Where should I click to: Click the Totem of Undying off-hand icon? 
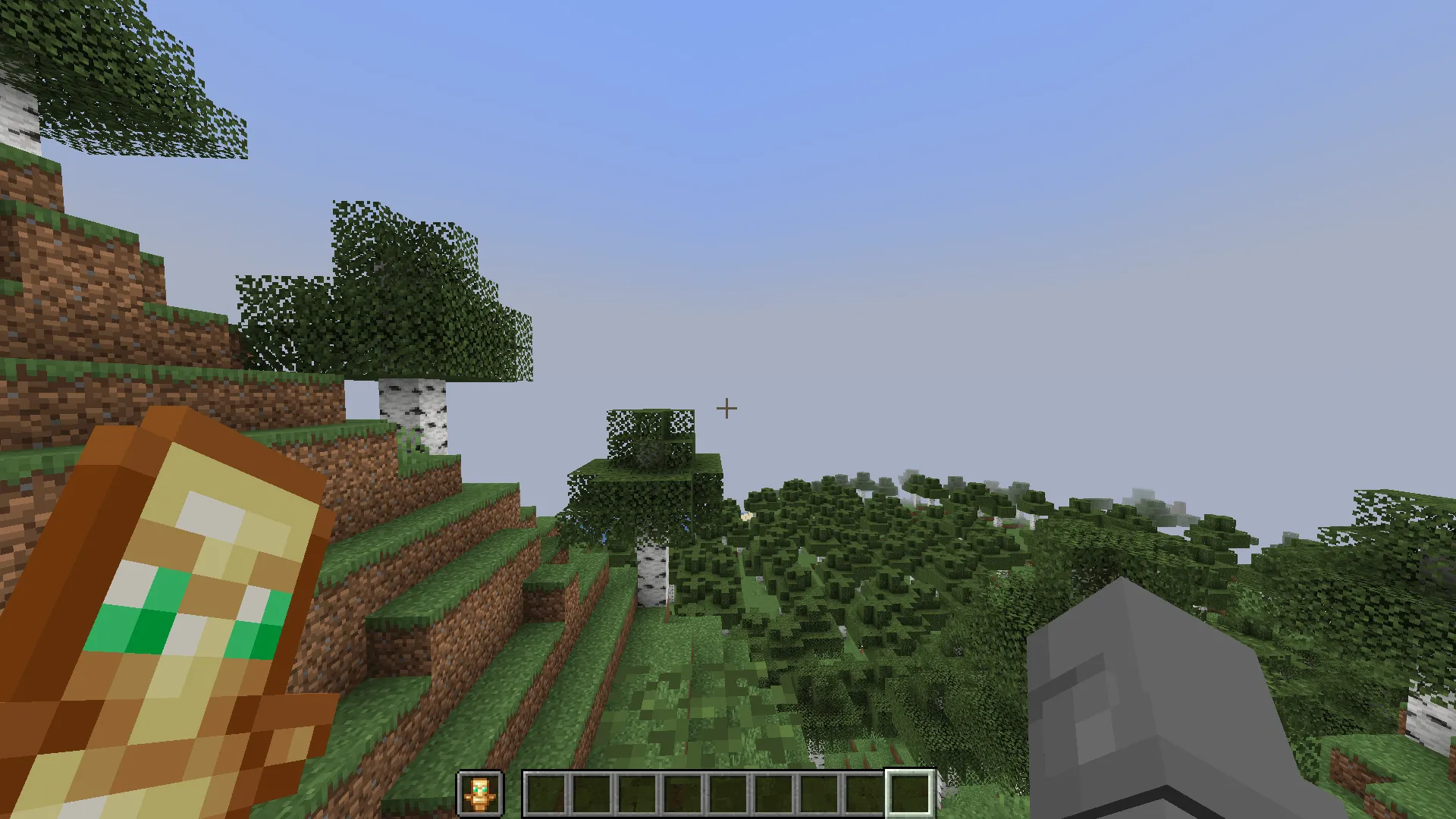[x=479, y=792]
